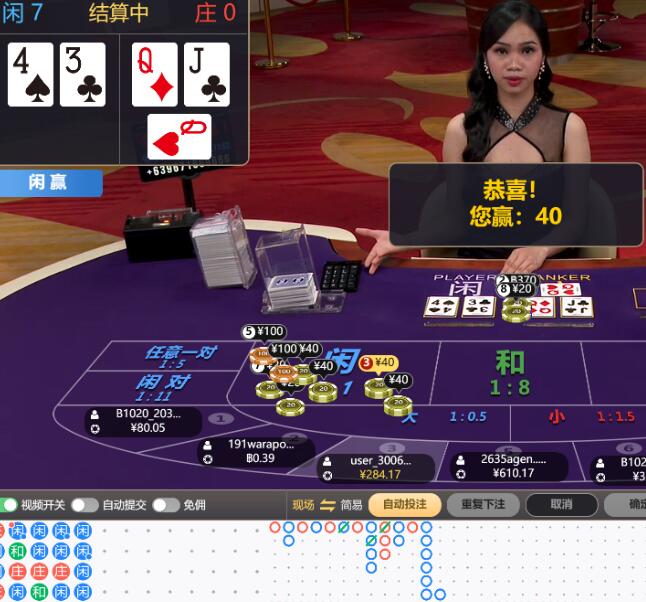Image resolution: width=646 pixels, height=602 pixels.
Task: Cancel the bet with 取消 button
Action: 562,505
